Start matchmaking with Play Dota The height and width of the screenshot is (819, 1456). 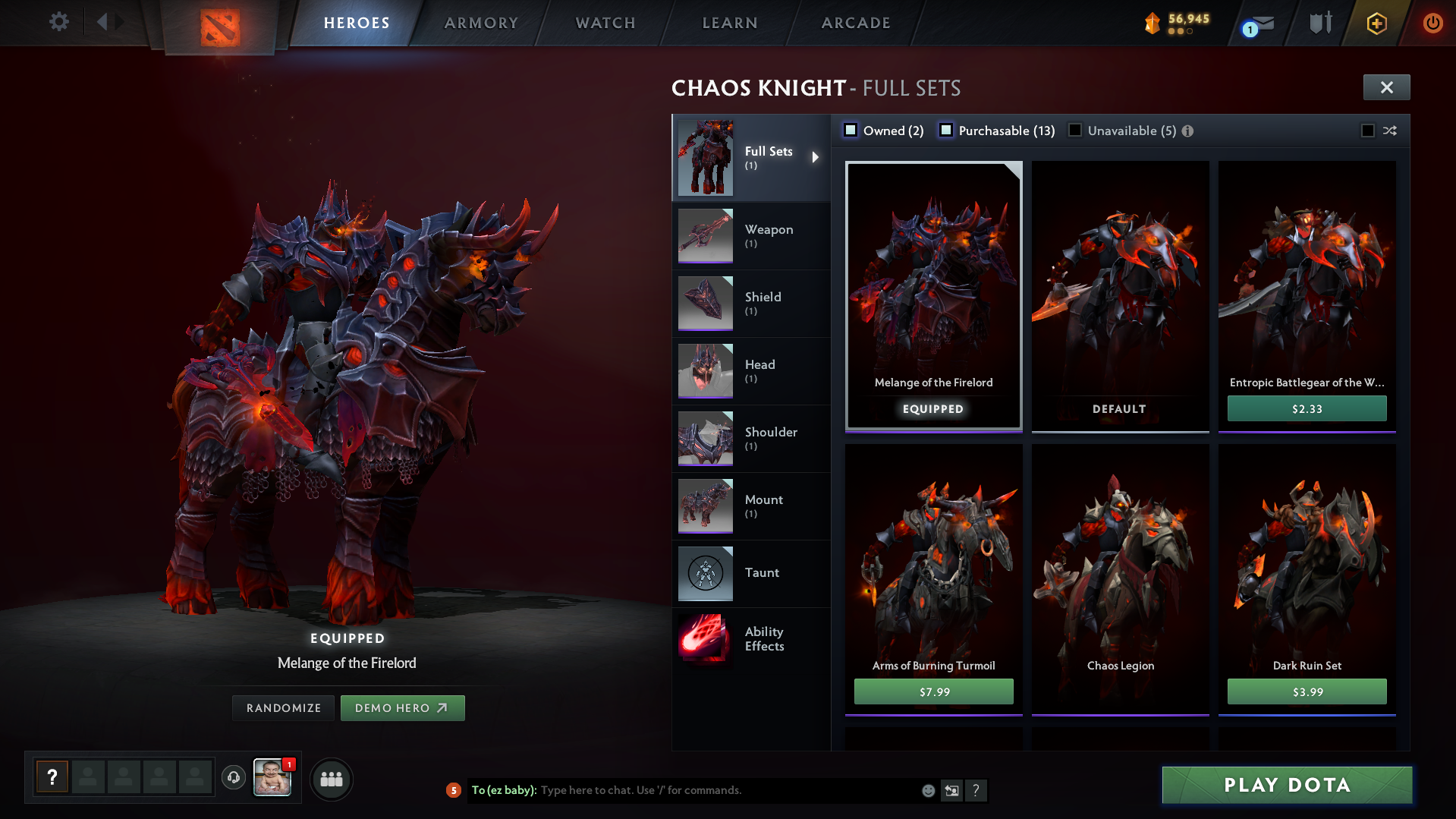pos(1287,785)
